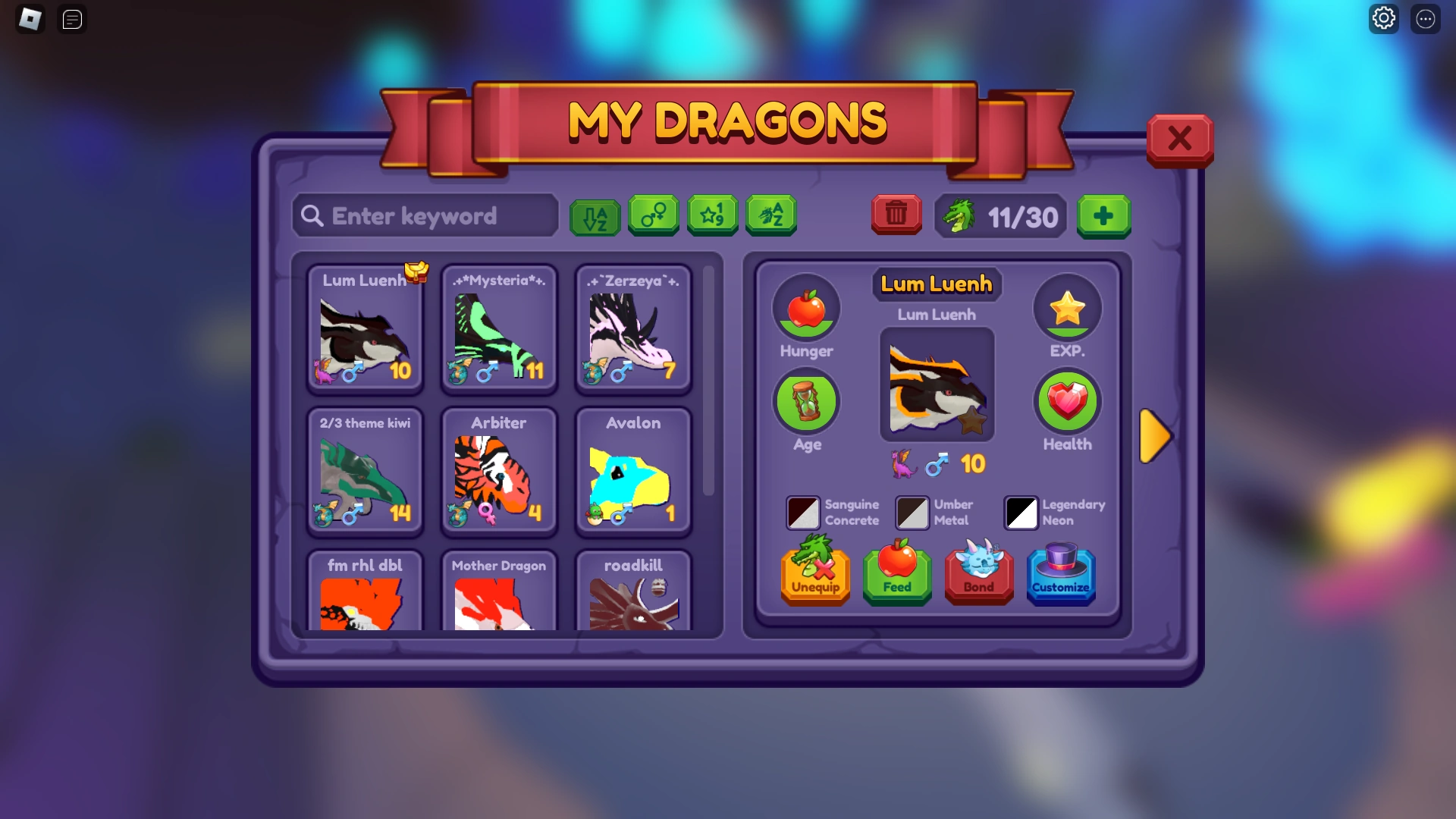
Task: Sort dragons by species name
Action: pos(770,215)
